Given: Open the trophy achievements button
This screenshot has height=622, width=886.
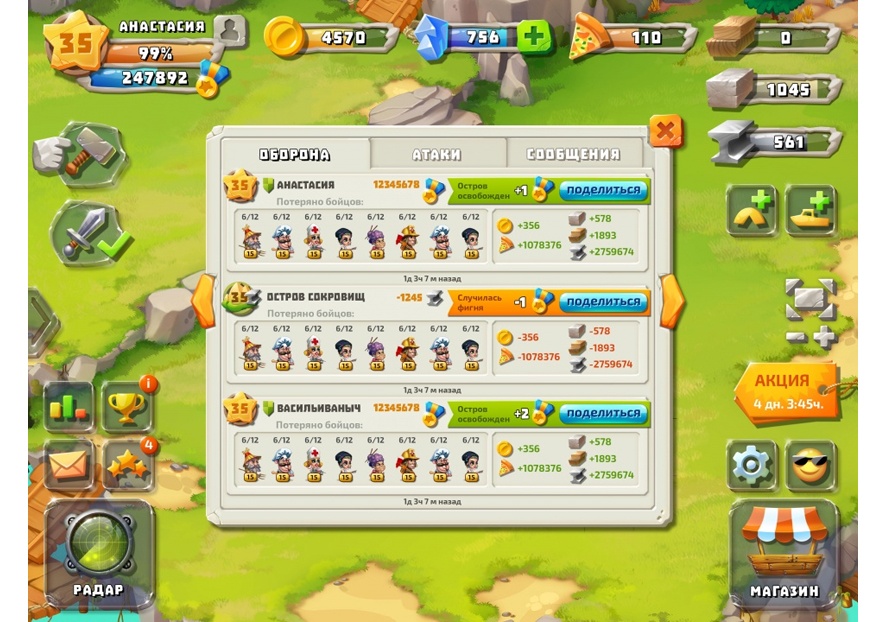Looking at the screenshot, I should [x=127, y=407].
